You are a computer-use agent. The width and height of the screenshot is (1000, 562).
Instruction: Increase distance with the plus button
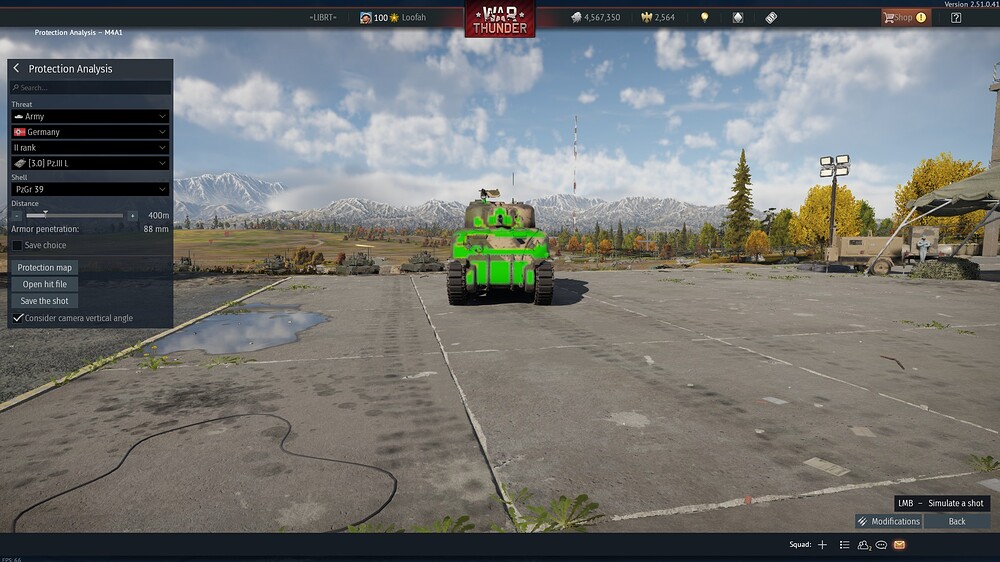[132, 215]
